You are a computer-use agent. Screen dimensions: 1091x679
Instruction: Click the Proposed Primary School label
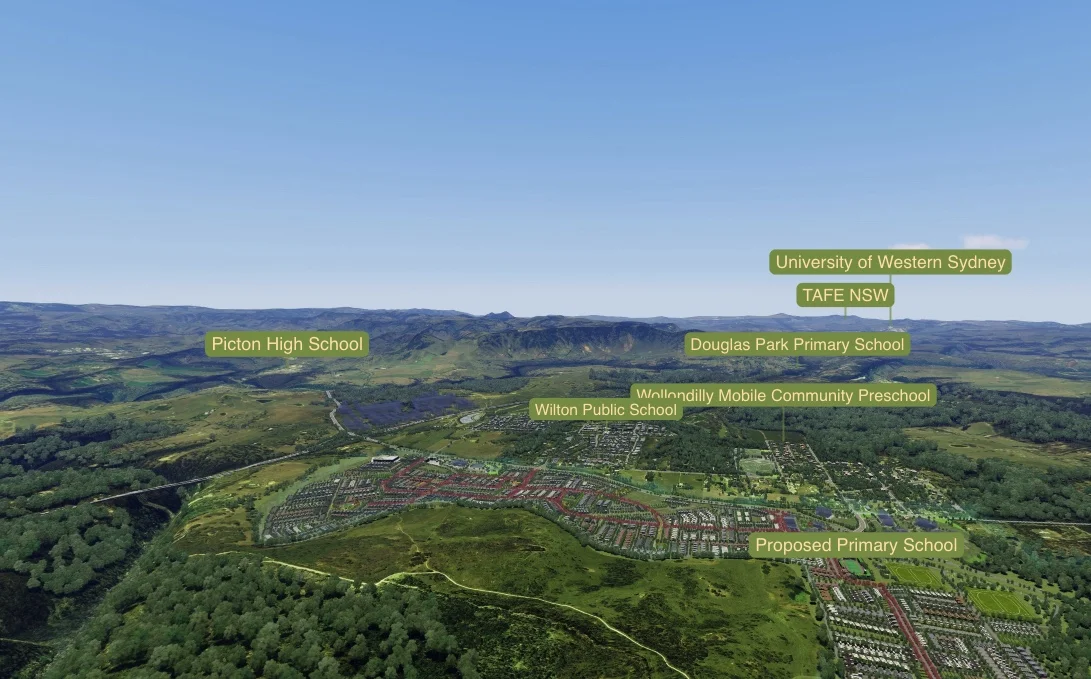856,545
